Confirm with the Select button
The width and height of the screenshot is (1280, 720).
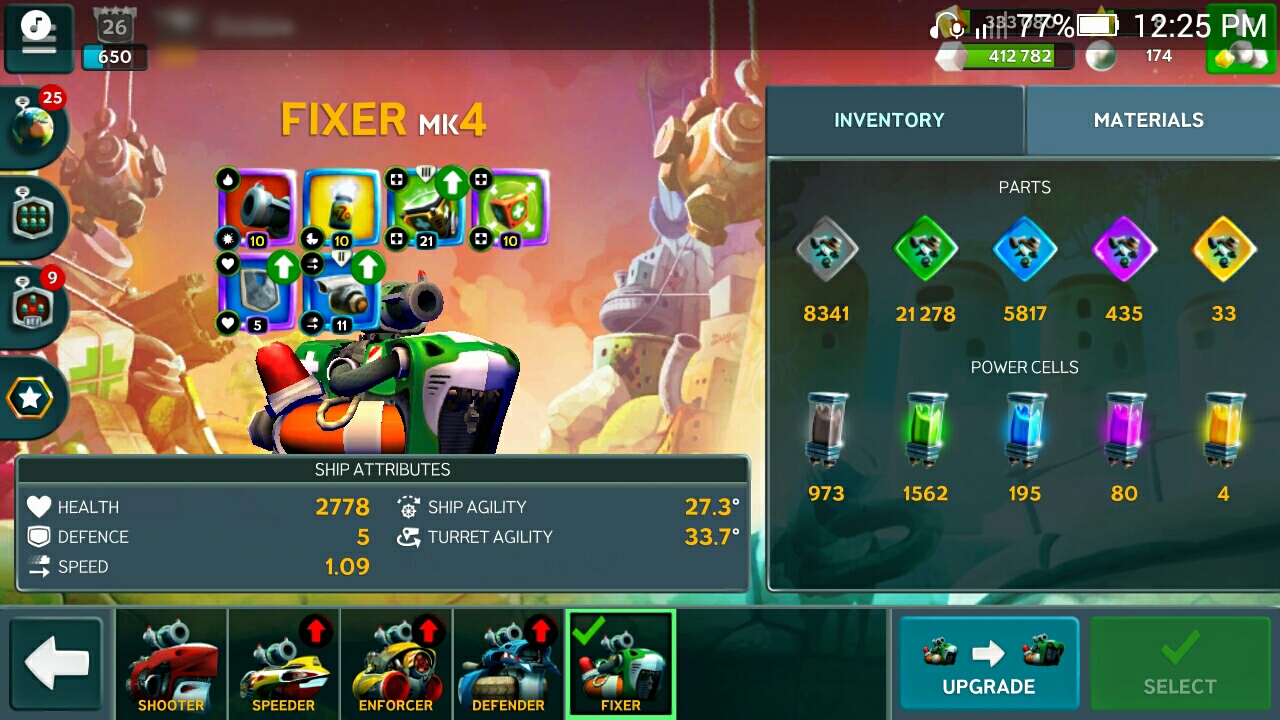pos(1180,663)
